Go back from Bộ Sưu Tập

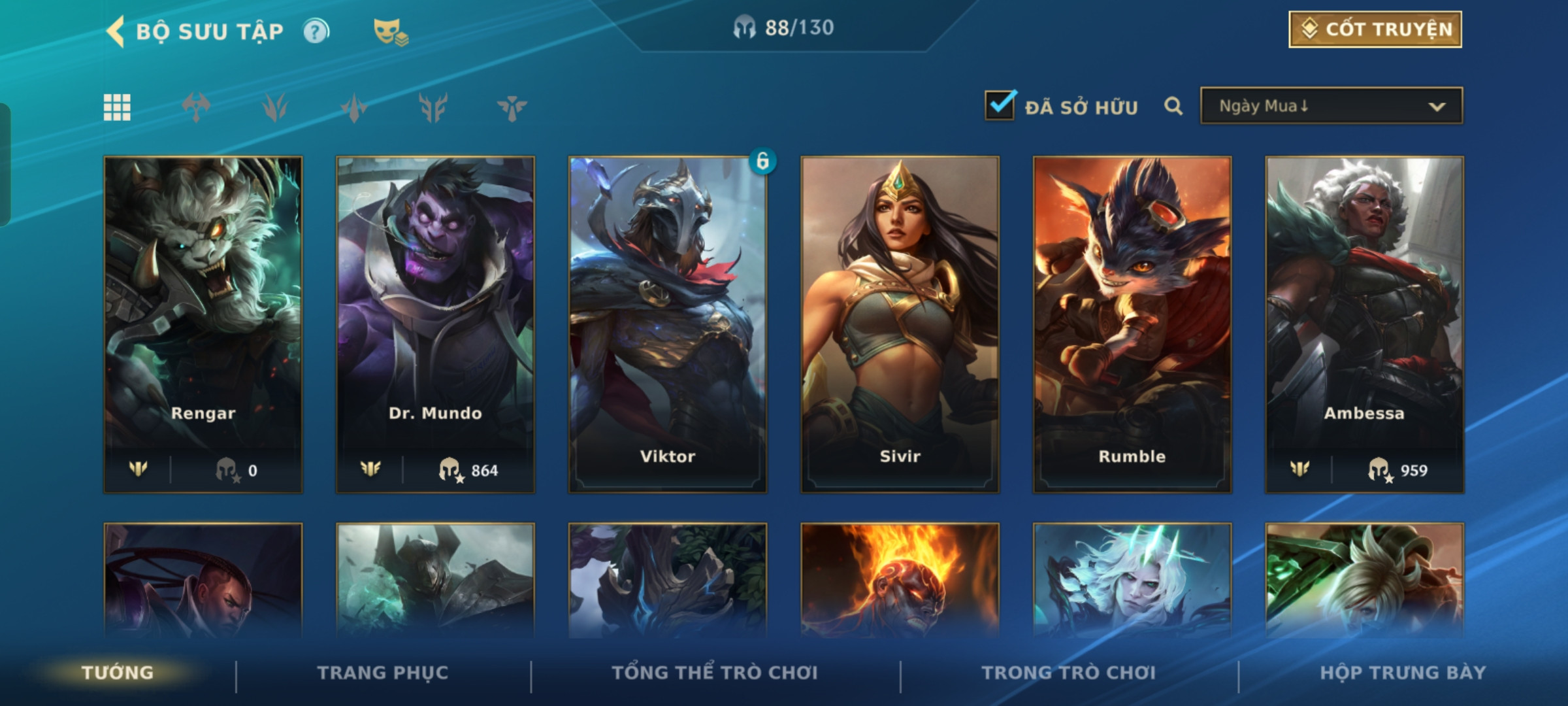pos(116,31)
